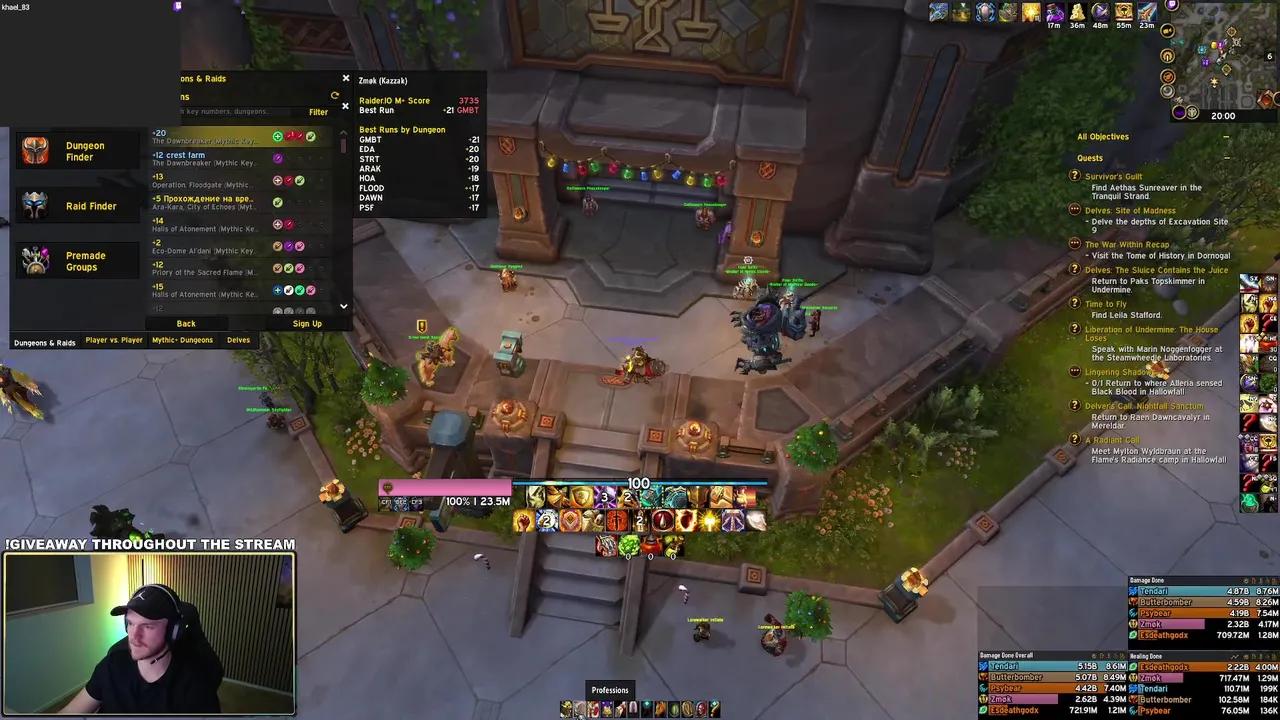Collapse the 'Survivor's Guilt' quest entry
1280x720 pixels.
pos(1075,178)
